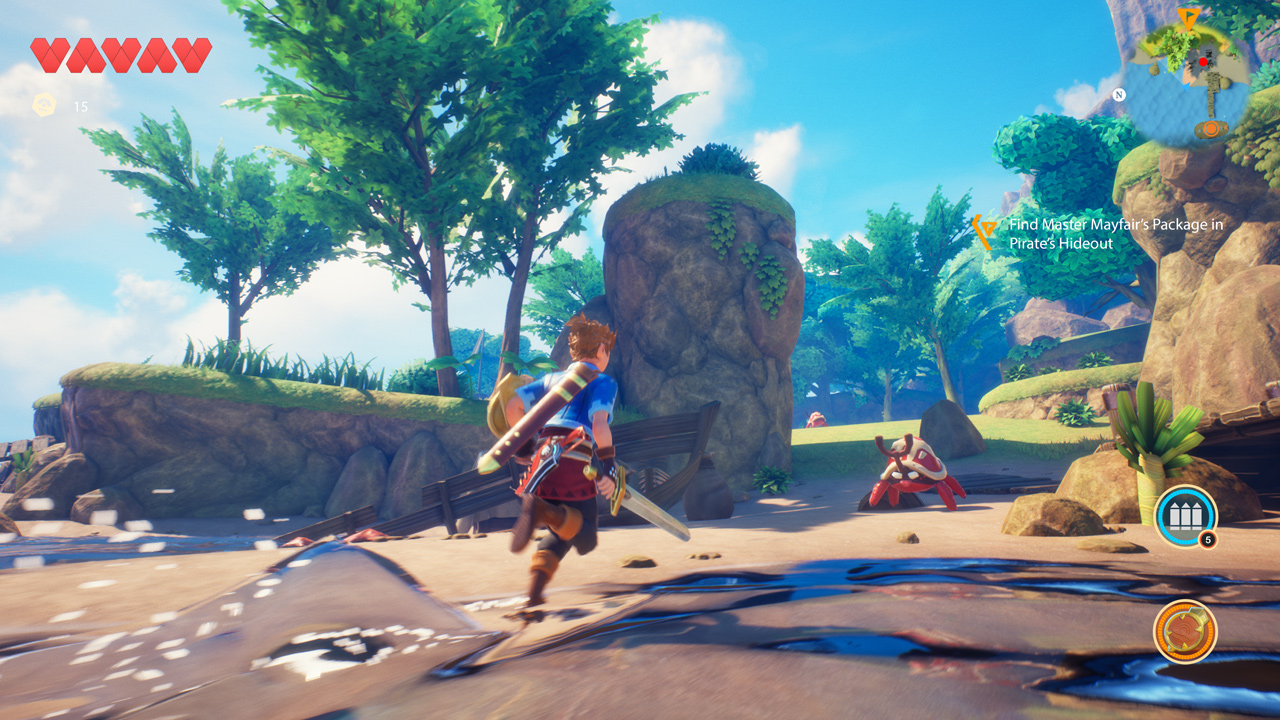Select the arrows ammo icon in the HUD
This screenshot has height=720, width=1280.
coord(1186,518)
